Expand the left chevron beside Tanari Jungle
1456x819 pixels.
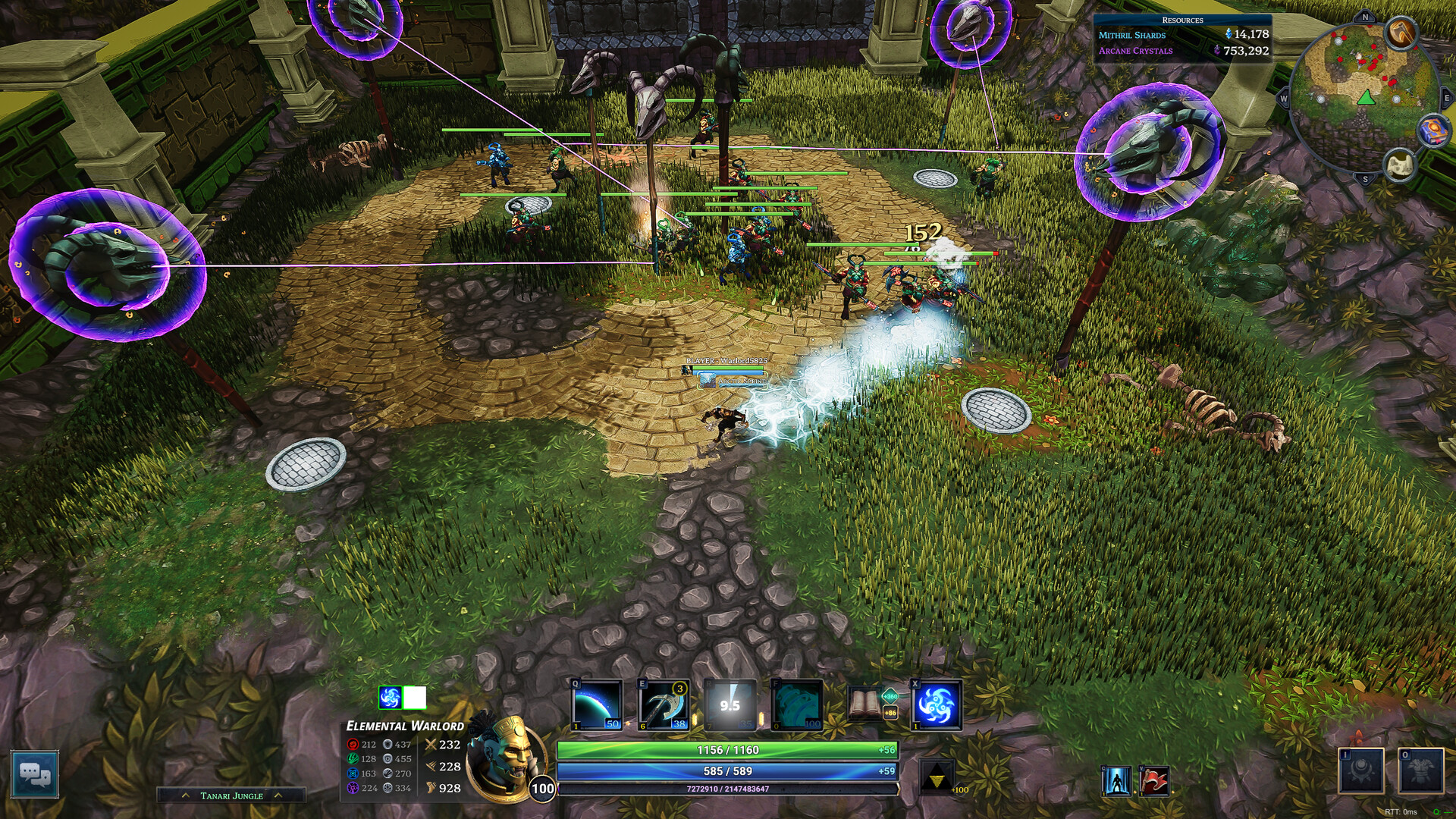tap(184, 796)
